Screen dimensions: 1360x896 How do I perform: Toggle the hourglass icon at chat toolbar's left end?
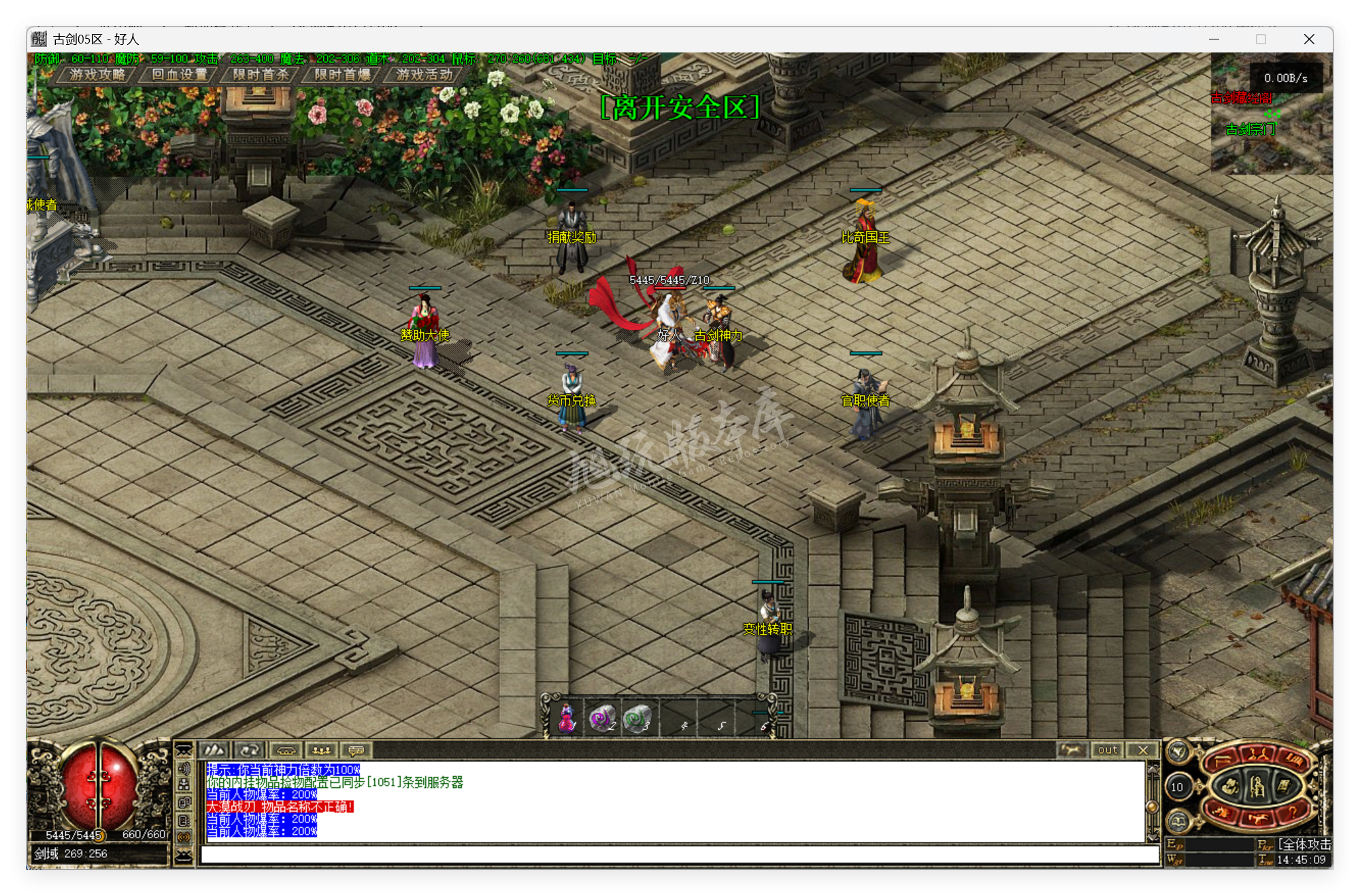pos(184,750)
